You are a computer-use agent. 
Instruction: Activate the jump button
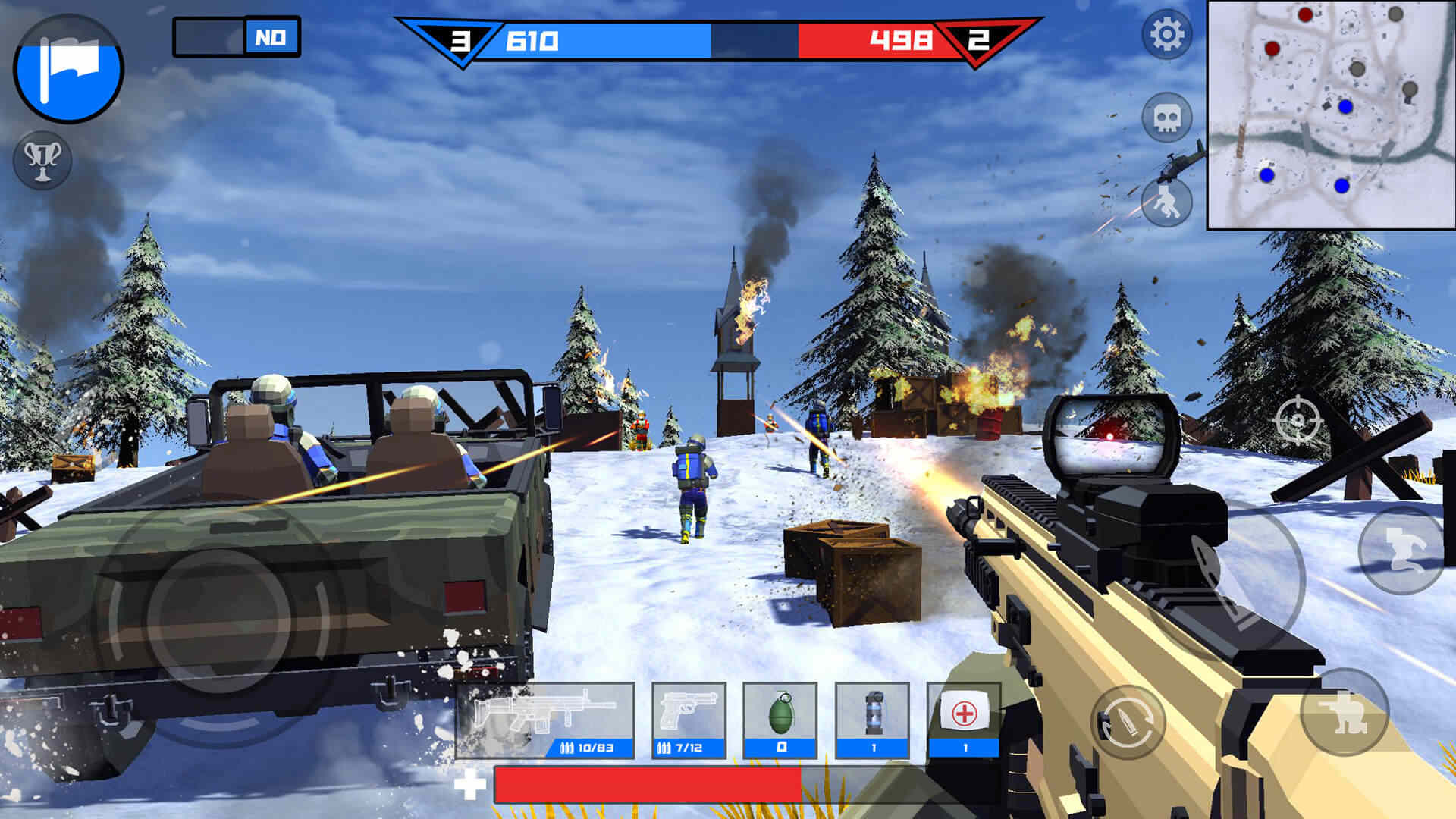(x=1400, y=550)
